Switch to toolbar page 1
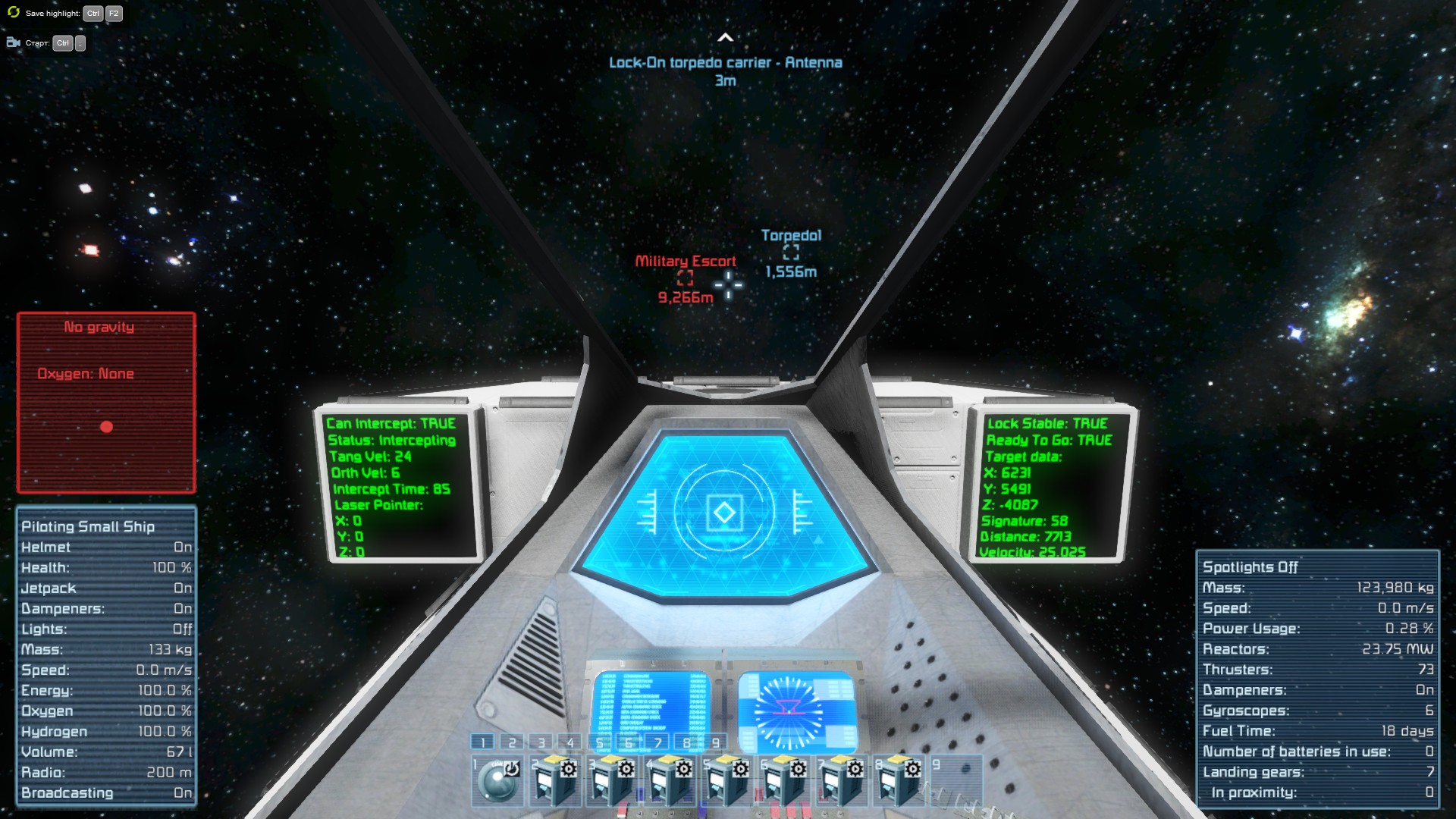1456x819 pixels. 482,742
